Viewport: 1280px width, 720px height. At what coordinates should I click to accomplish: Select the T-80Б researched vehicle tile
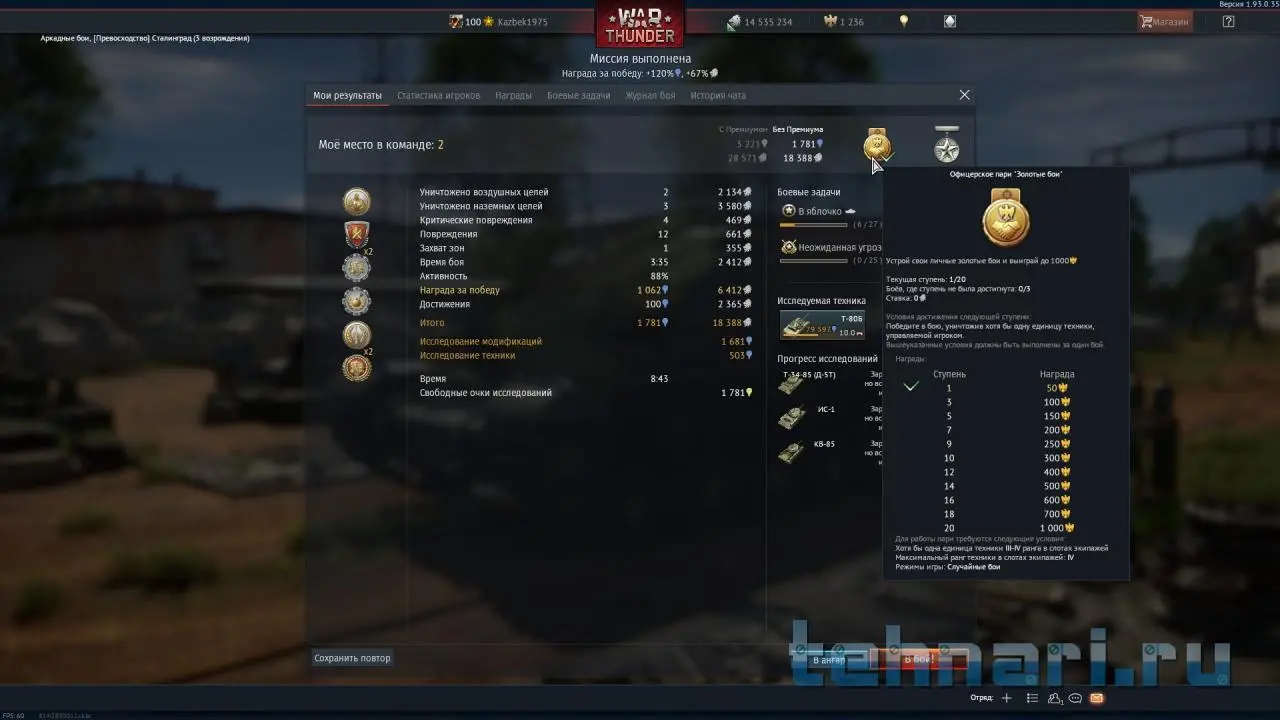[821, 325]
